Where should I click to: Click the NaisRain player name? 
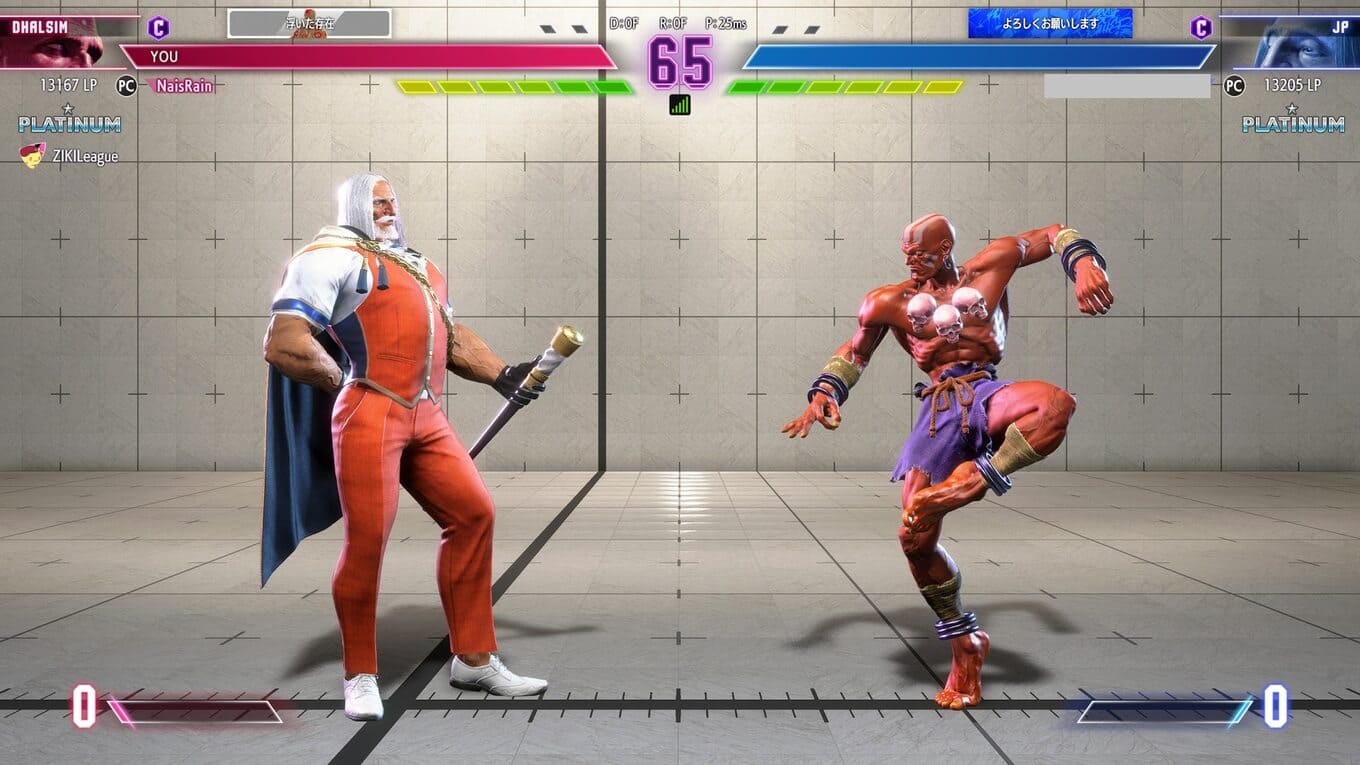pyautogui.click(x=184, y=86)
